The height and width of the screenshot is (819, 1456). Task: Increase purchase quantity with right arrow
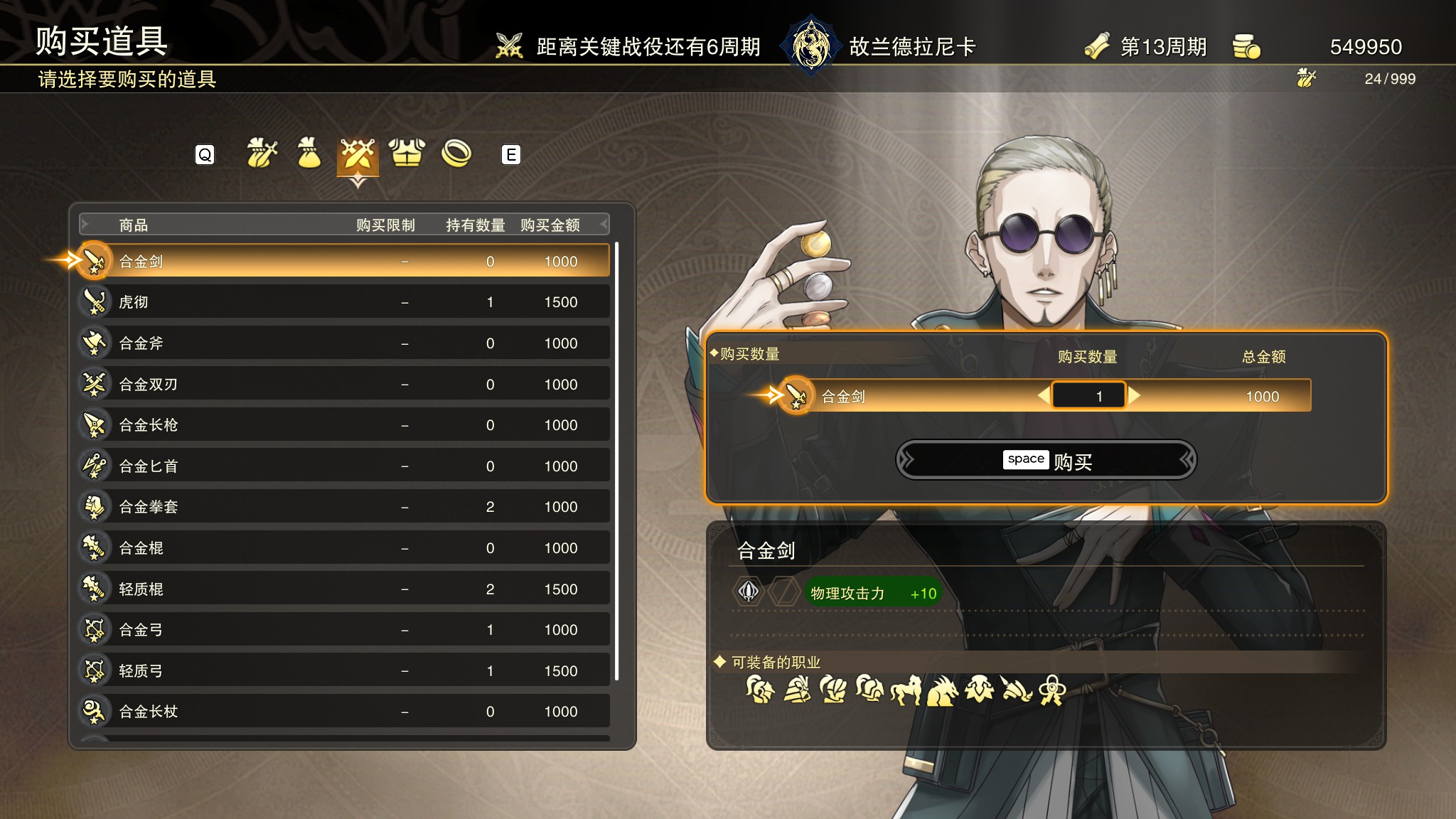click(1135, 396)
